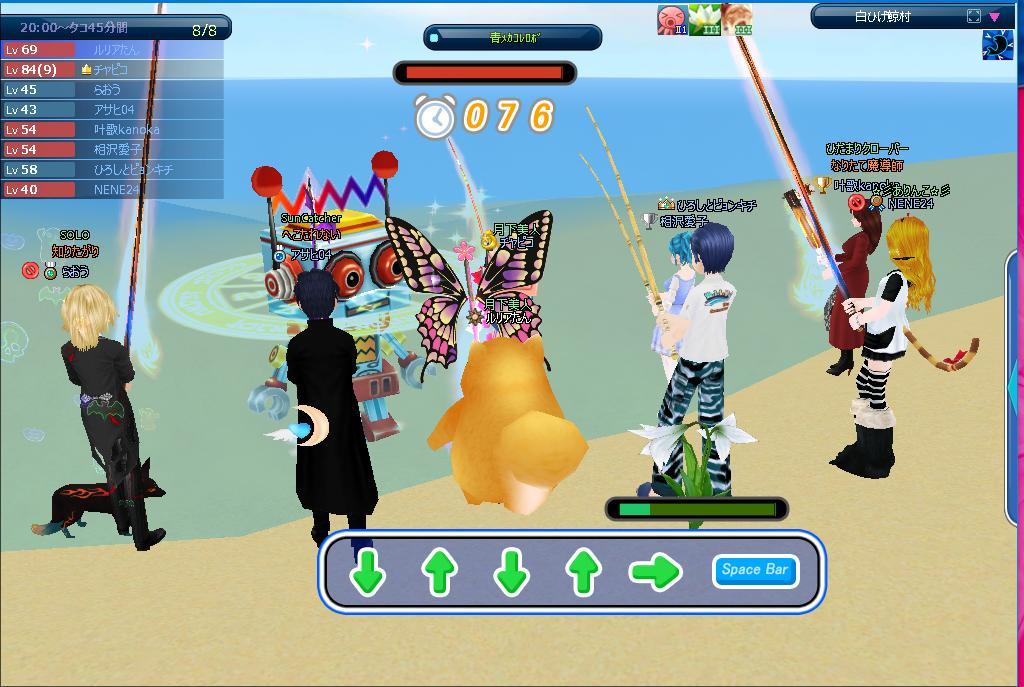
Task: Click the pink octopus buff icon
Action: tap(671, 19)
